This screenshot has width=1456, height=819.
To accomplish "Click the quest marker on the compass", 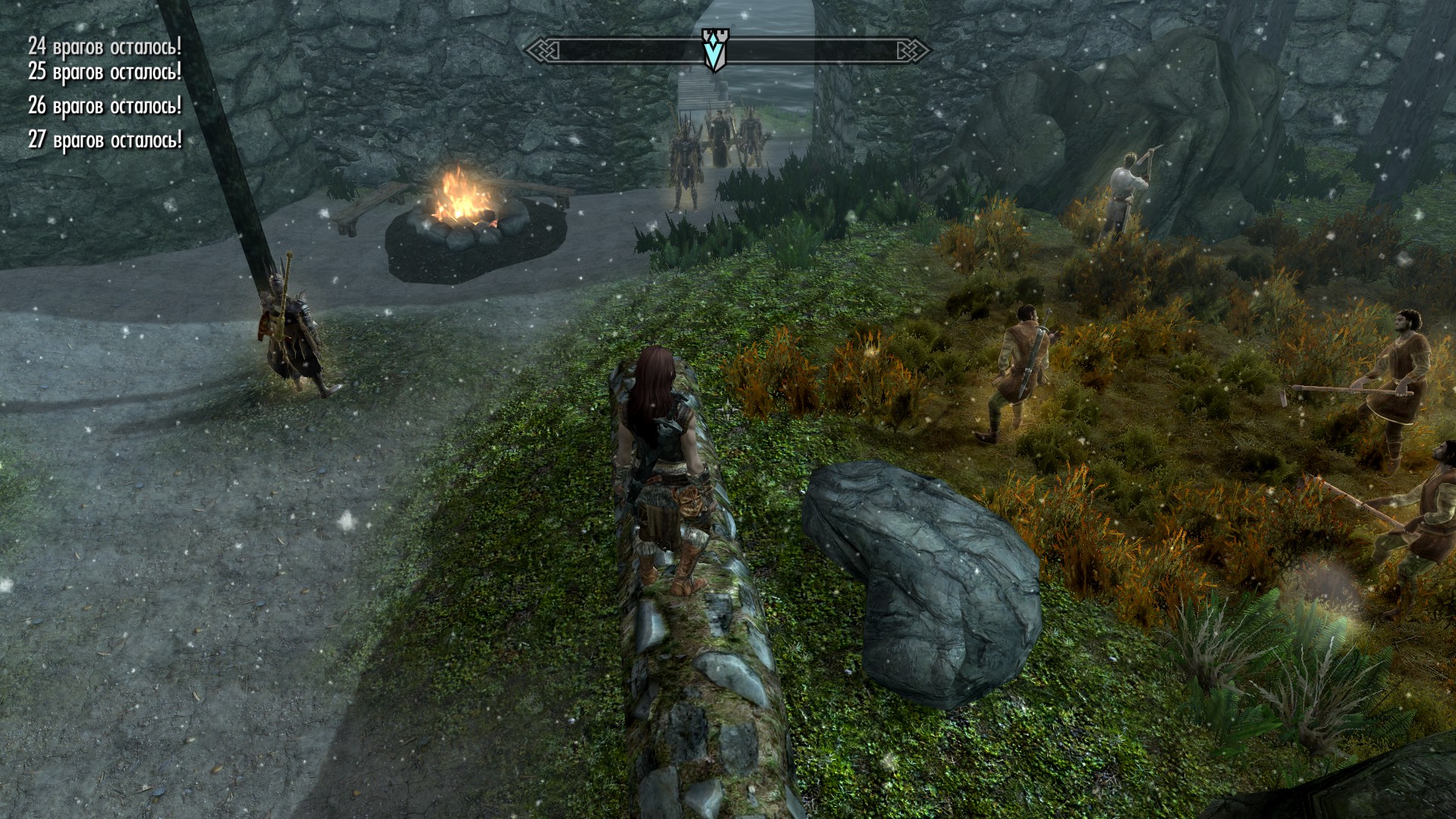I will [714, 50].
